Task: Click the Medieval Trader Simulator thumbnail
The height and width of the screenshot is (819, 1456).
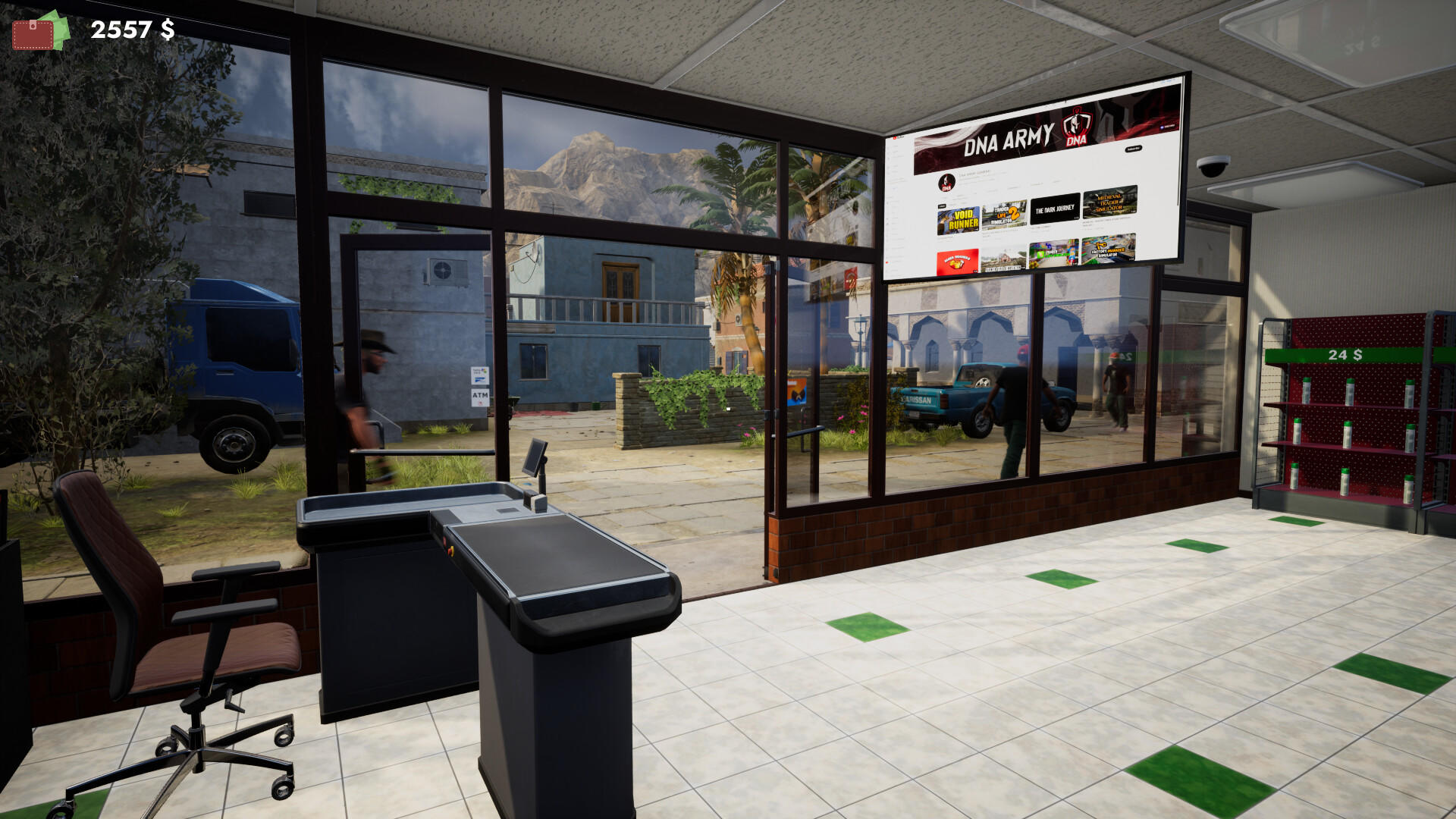Action: point(1109,204)
